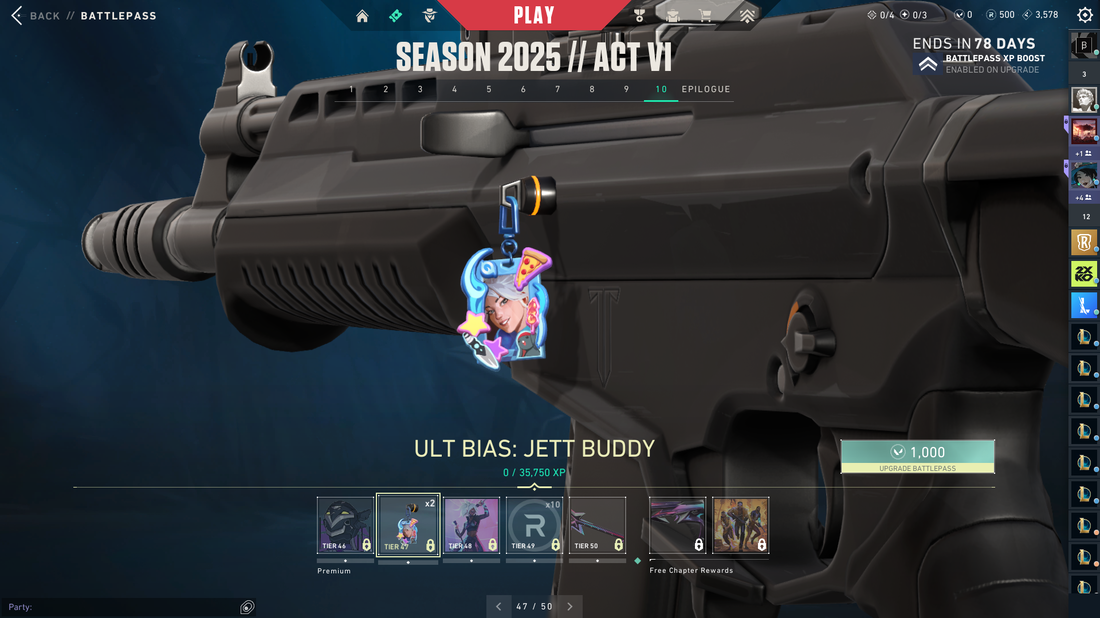
Task: Open the shopping cart store icon
Action: 706,16
